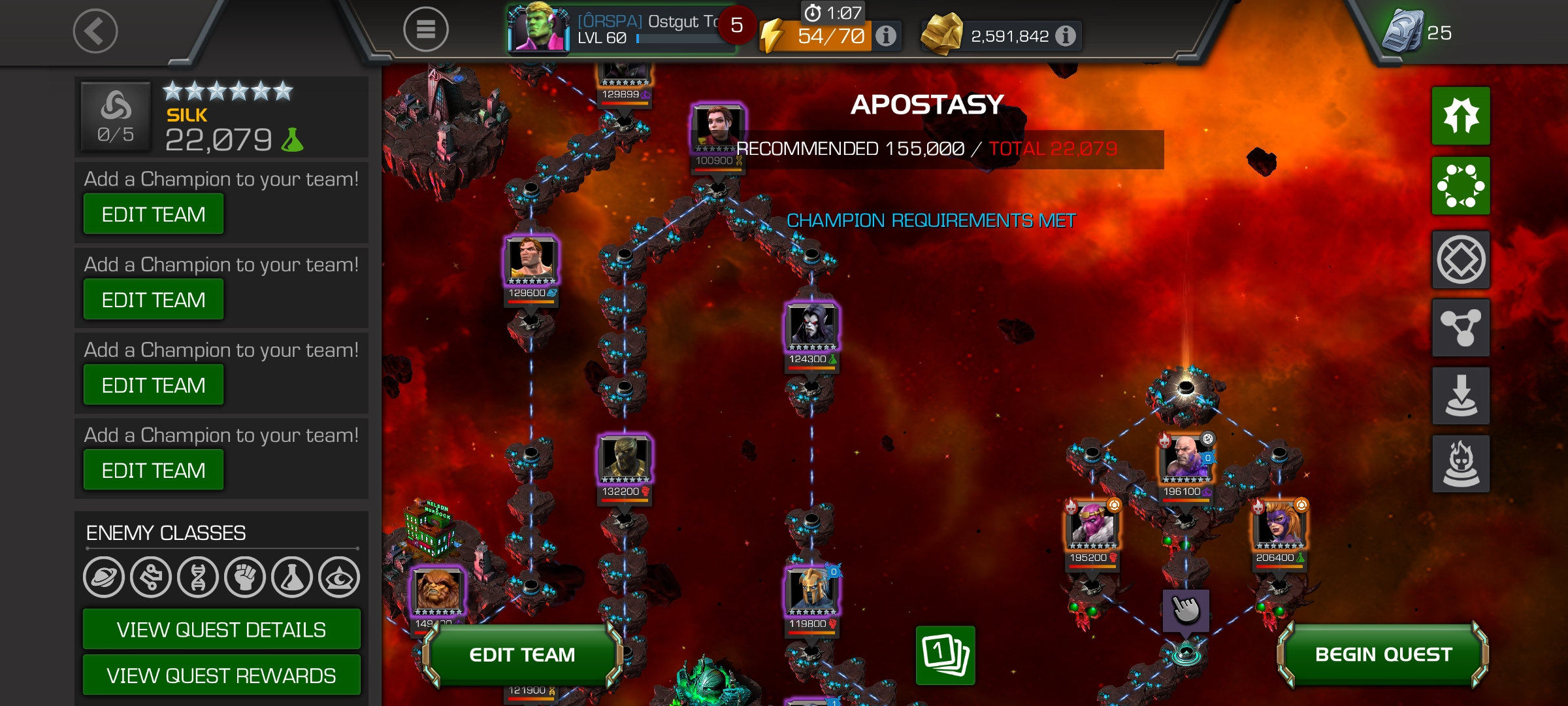Click the large Edit Team button
The height and width of the screenshot is (706, 1568).
(522, 654)
